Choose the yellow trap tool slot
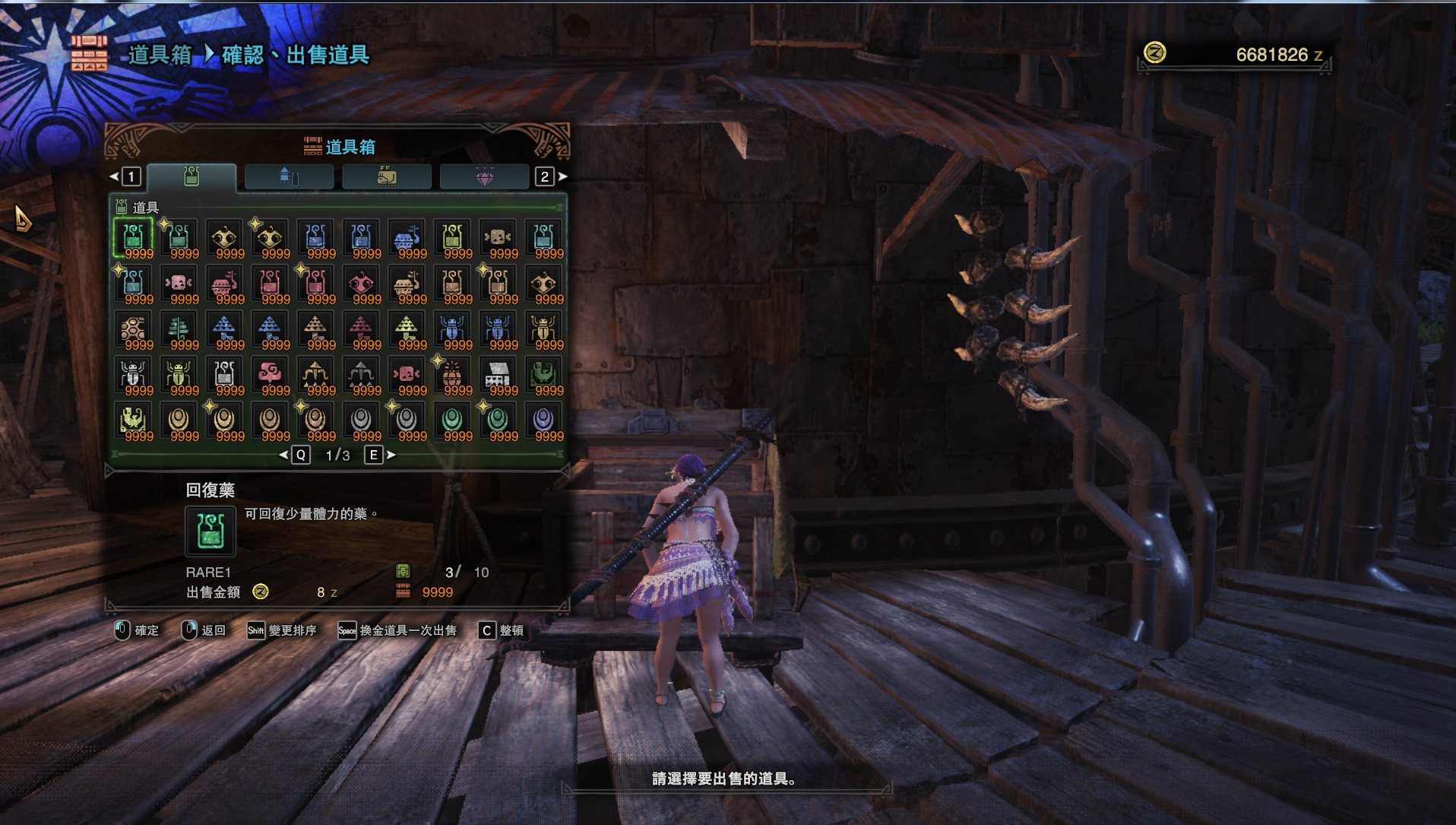This screenshot has width=1456, height=825. (134, 420)
